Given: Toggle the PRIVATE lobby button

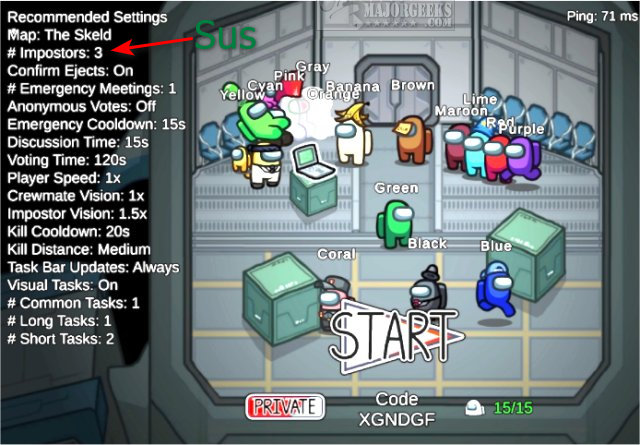Looking at the screenshot, I should [x=286, y=407].
